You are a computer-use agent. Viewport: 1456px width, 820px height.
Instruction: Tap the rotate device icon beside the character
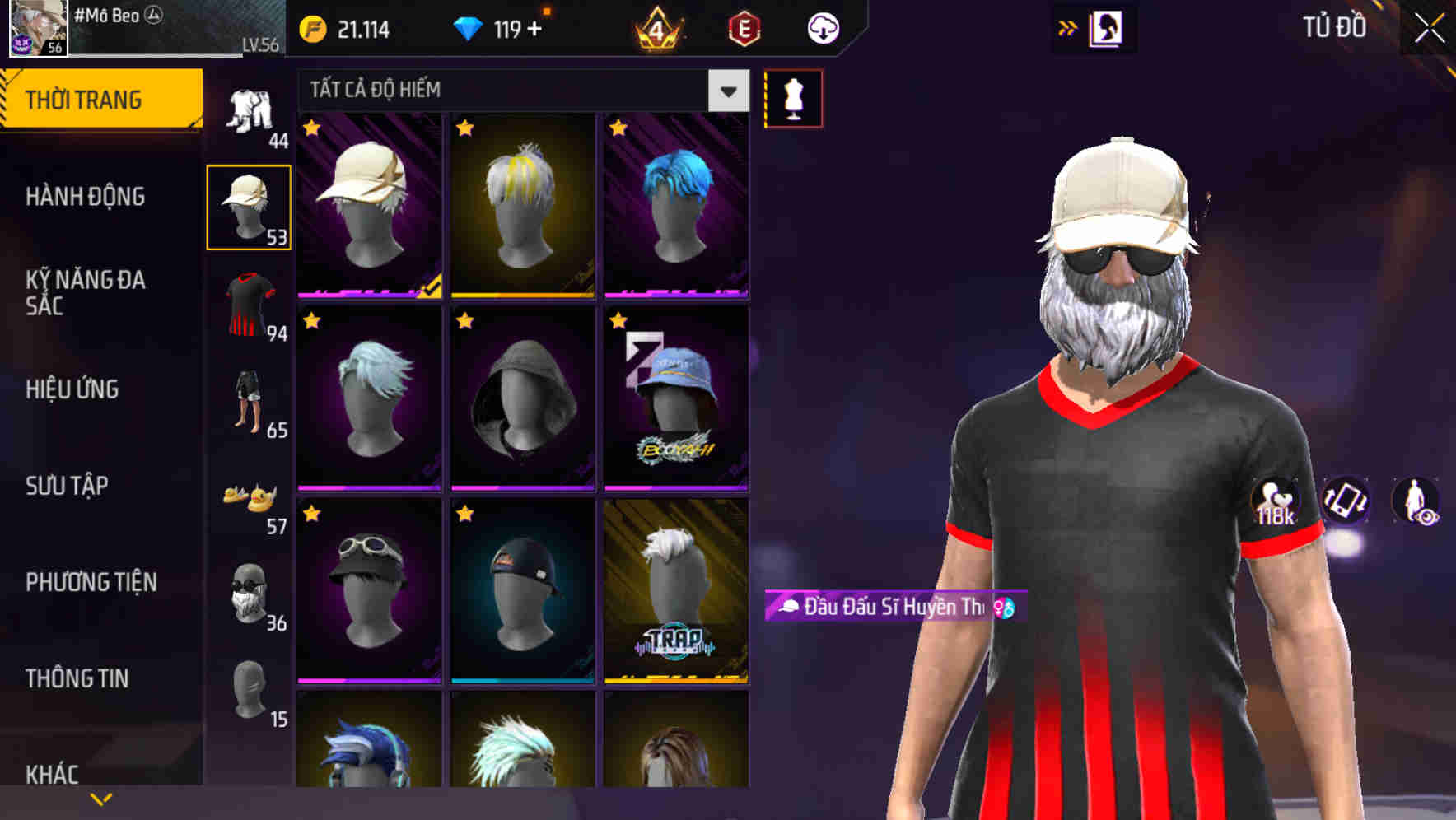pyautogui.click(x=1345, y=502)
